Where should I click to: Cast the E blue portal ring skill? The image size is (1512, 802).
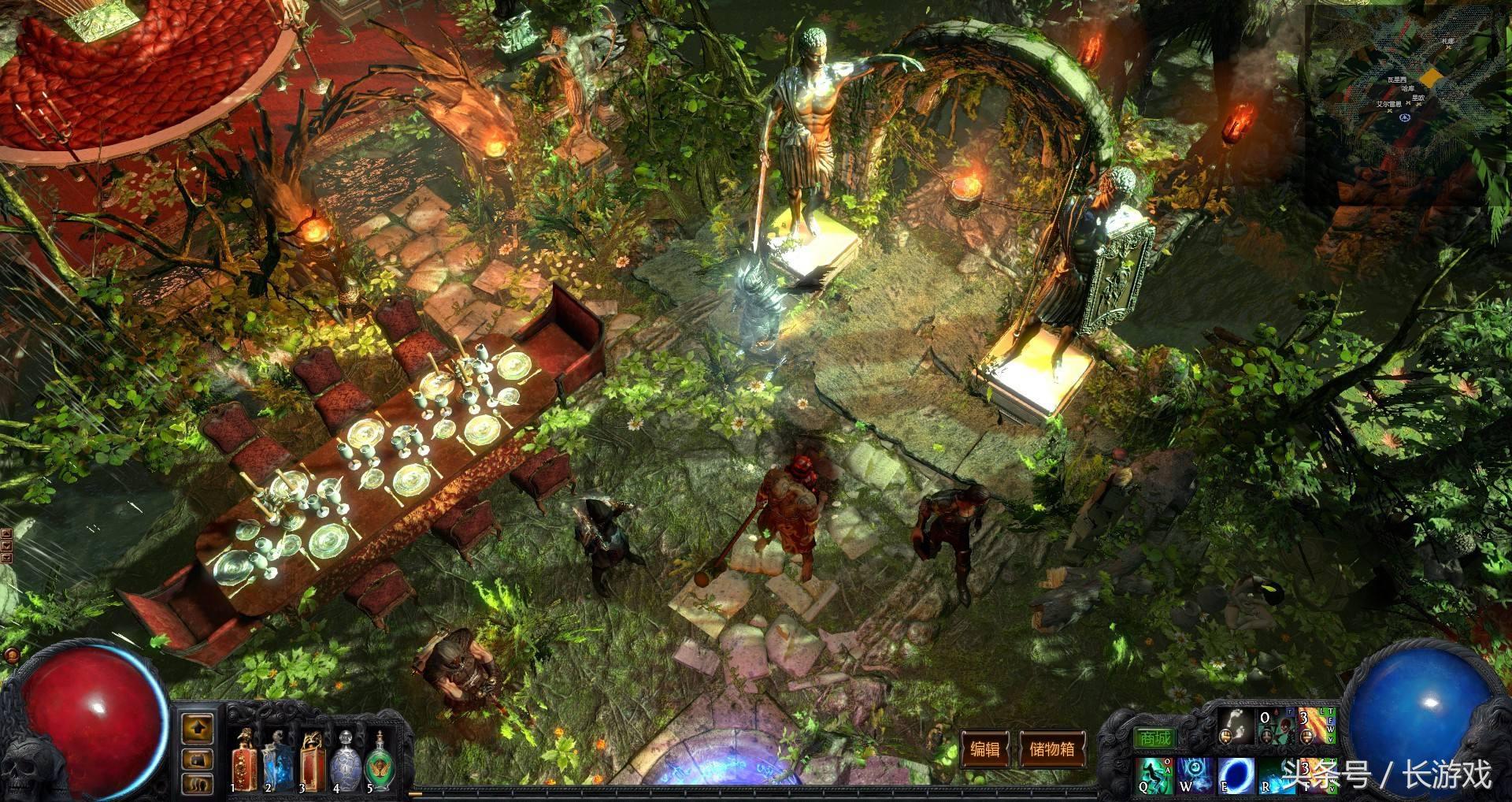click(x=1236, y=775)
